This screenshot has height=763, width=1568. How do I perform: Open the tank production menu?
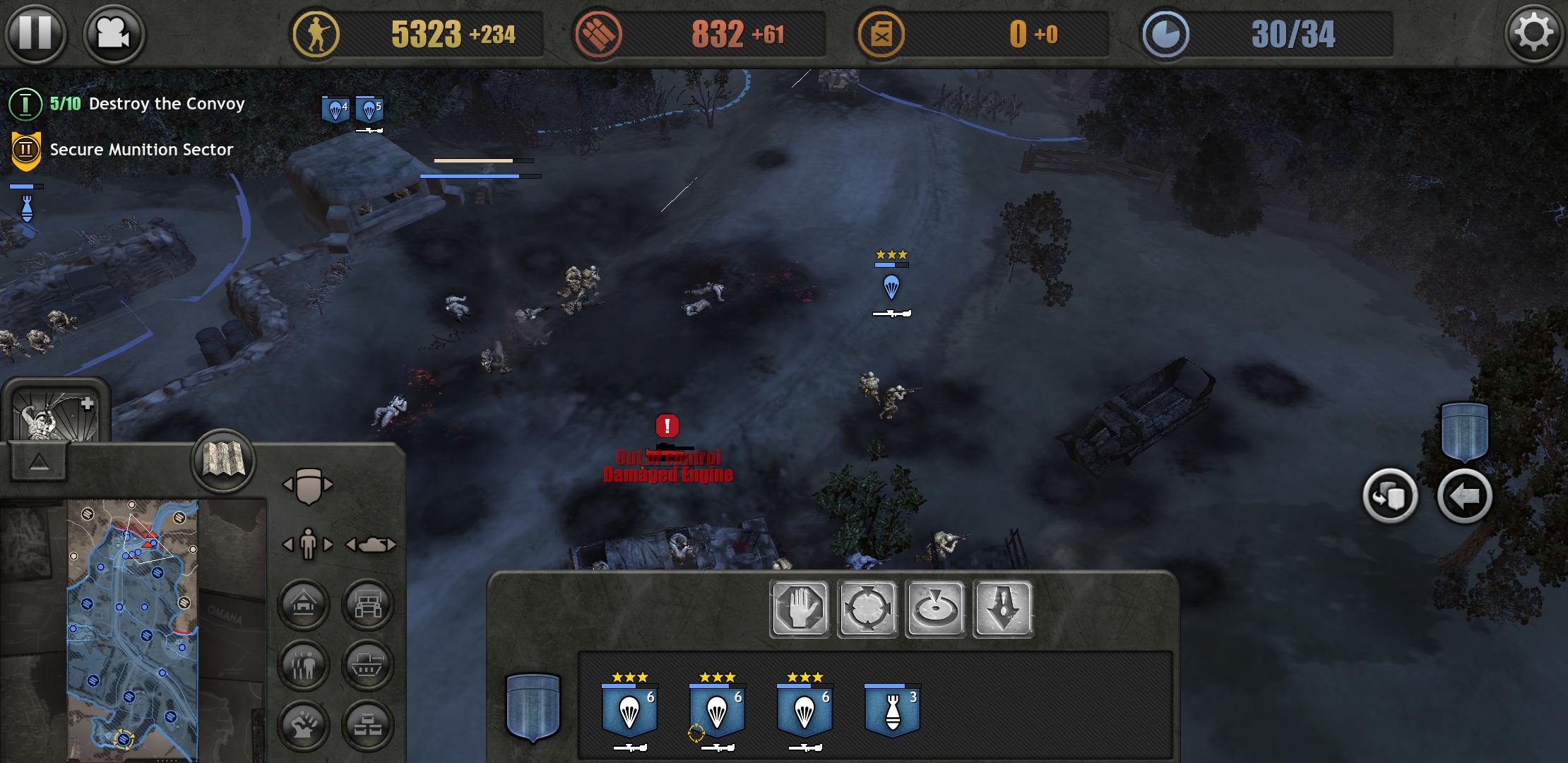(367, 666)
